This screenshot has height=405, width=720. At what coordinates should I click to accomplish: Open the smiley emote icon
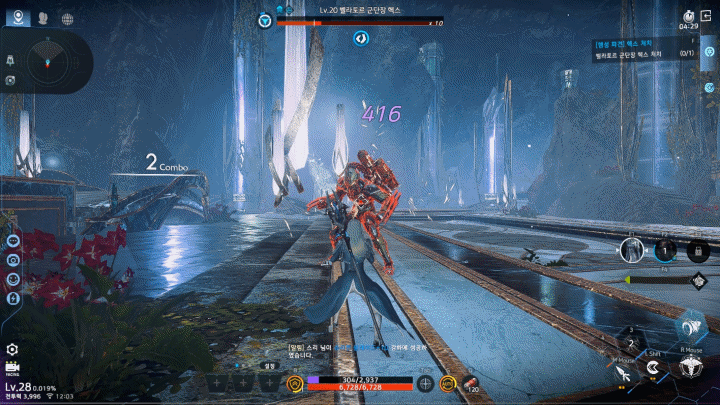tap(14, 278)
